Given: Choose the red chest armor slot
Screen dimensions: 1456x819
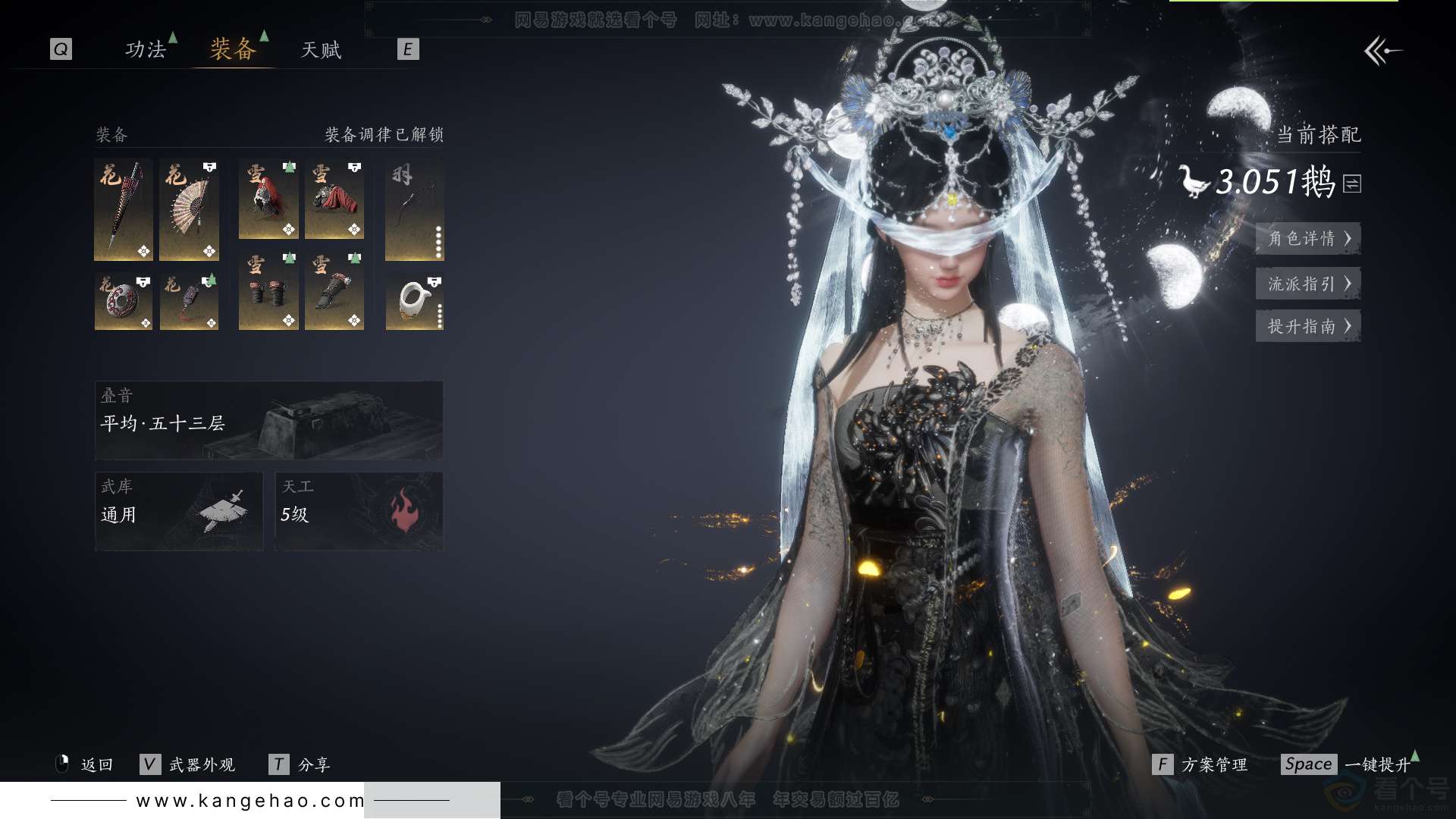Looking at the screenshot, I should point(334,199).
